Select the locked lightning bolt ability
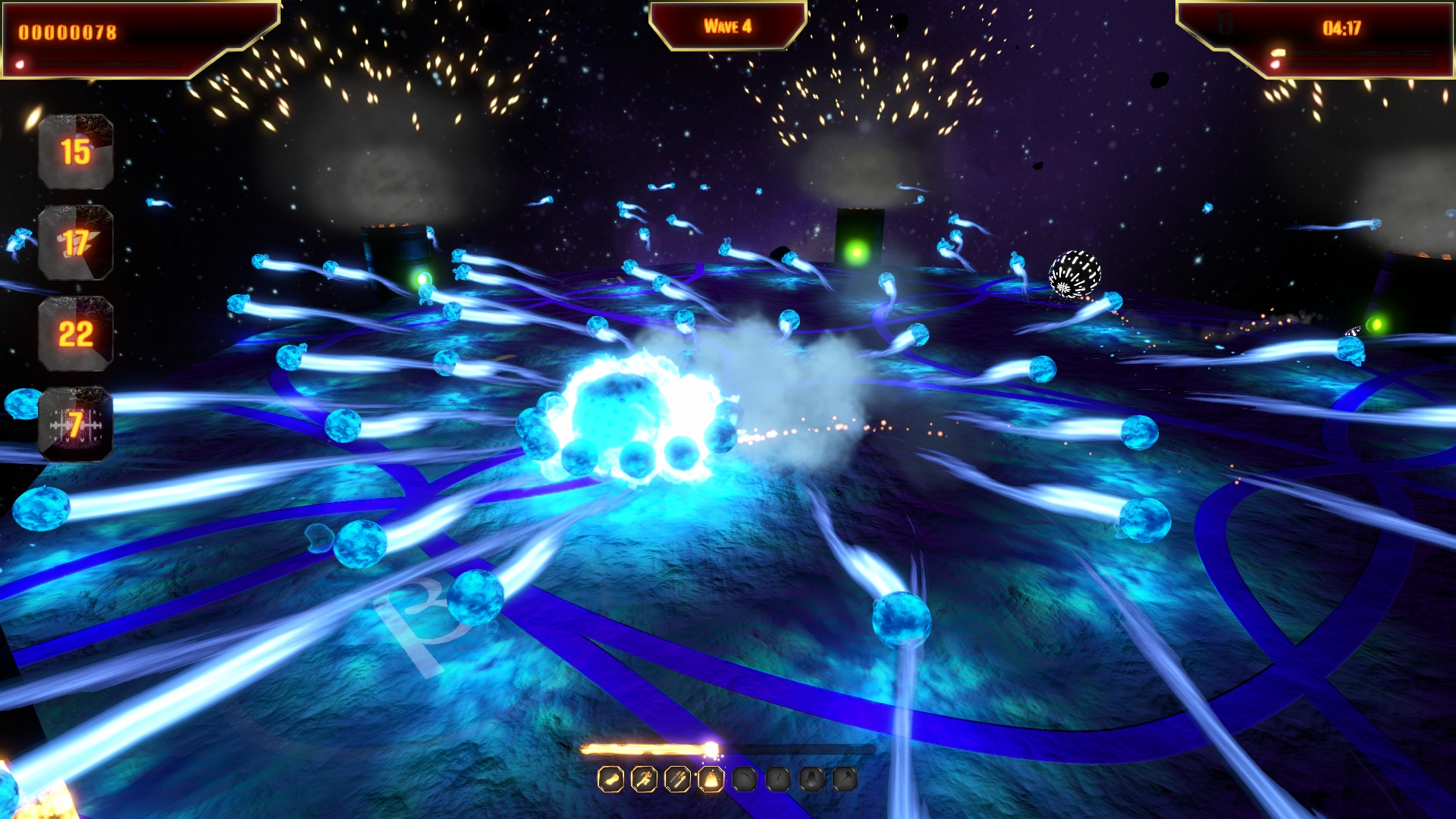The width and height of the screenshot is (1456, 819). tap(778, 779)
